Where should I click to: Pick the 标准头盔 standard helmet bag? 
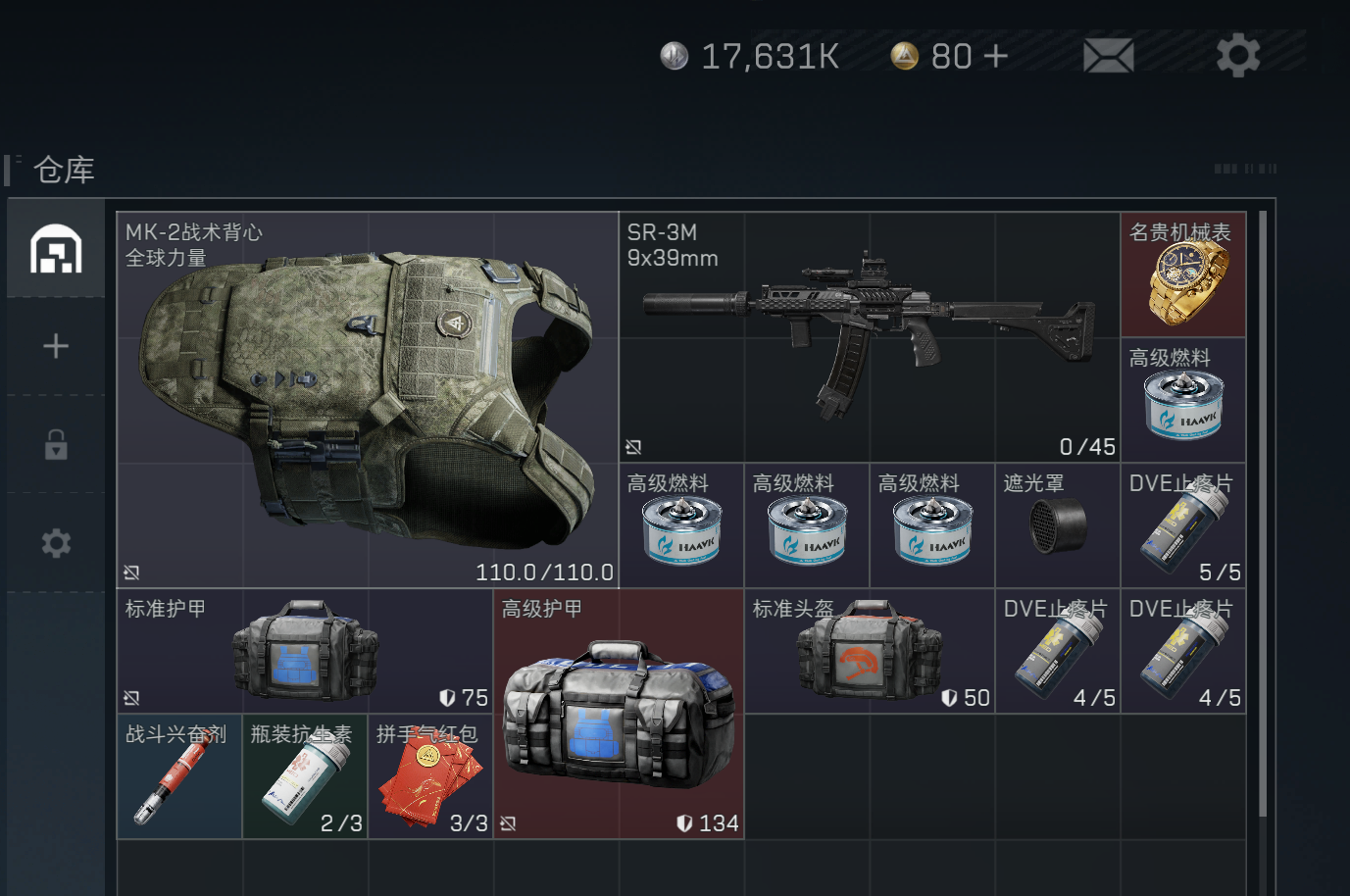[x=869, y=651]
